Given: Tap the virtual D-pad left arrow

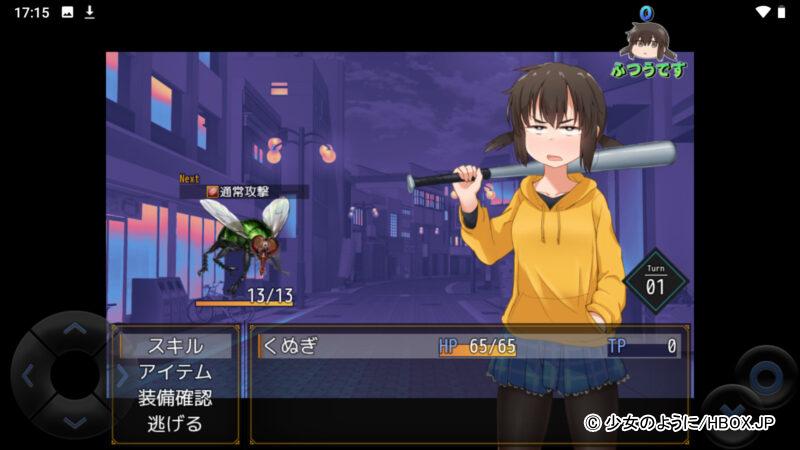Looking at the screenshot, I should [27, 376].
